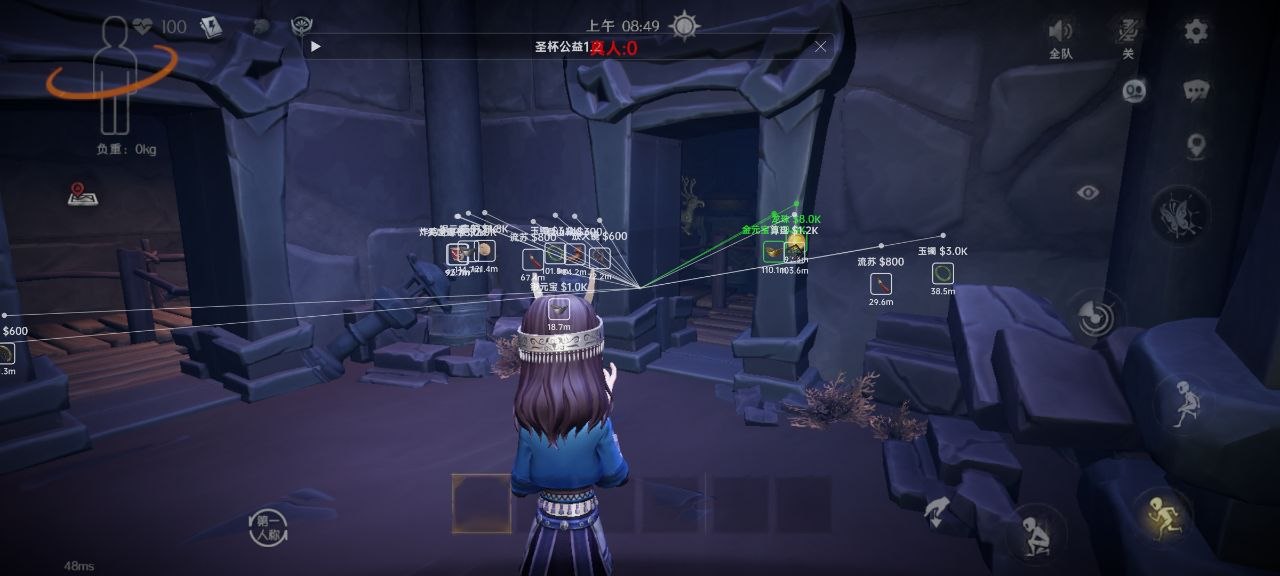1280x576 pixels.
Task: Open the lightning book icon
Action: pos(211,27)
